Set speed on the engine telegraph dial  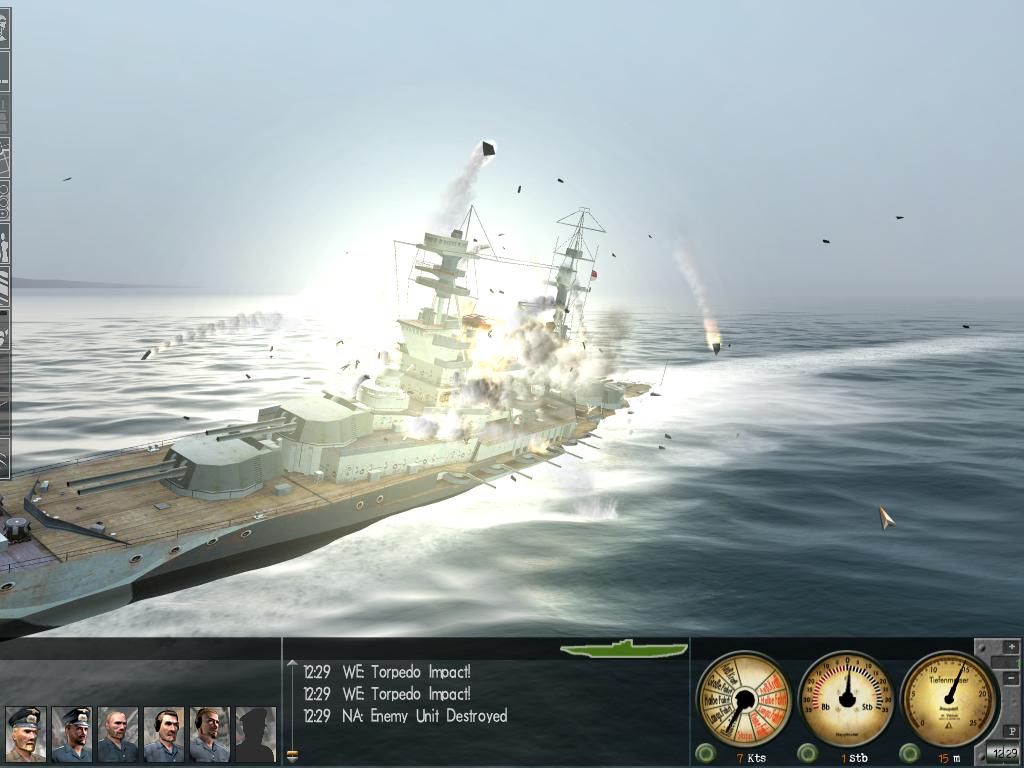pyautogui.click(x=743, y=698)
